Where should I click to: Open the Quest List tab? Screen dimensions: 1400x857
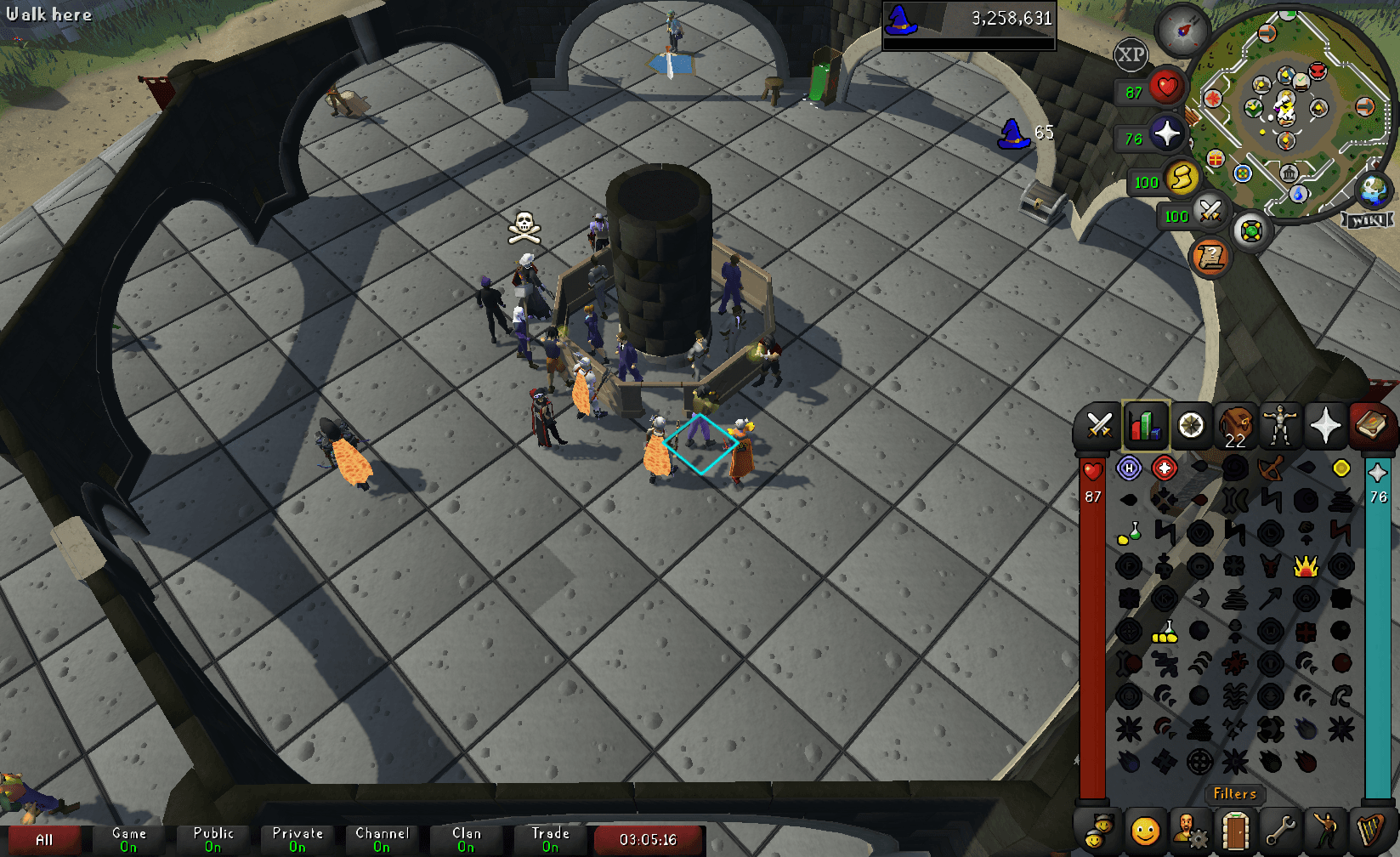click(x=1192, y=426)
